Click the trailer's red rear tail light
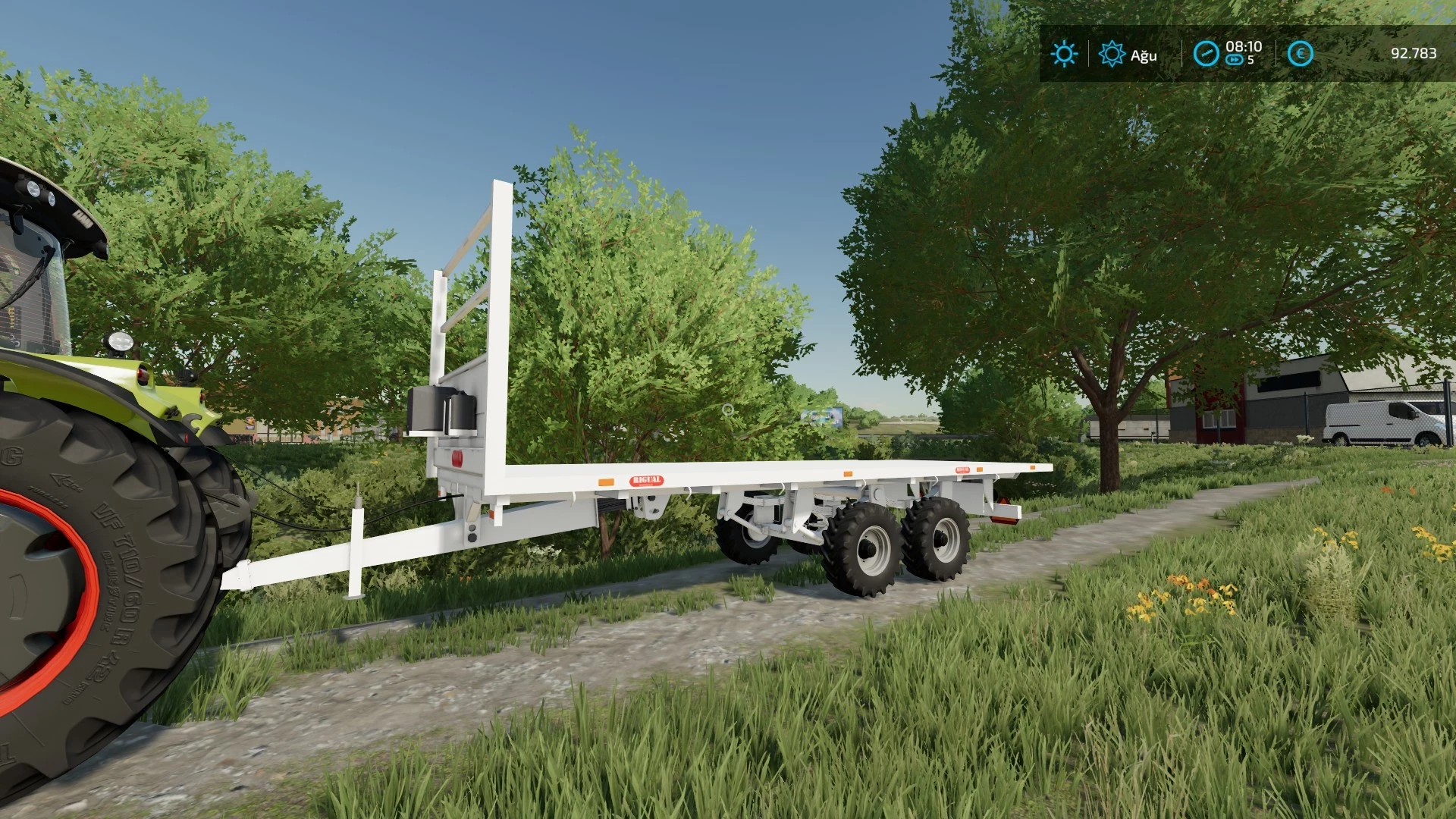This screenshot has height=819, width=1456. pos(458,457)
